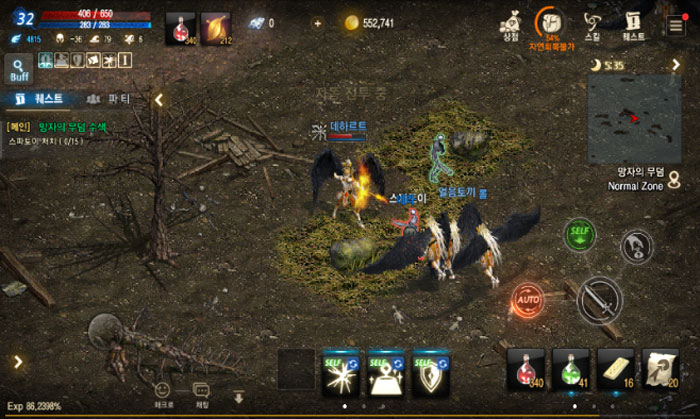This screenshot has height=419, width=700.
Task: Activate the shield self-buff skill
Action: pyautogui.click(x=431, y=372)
